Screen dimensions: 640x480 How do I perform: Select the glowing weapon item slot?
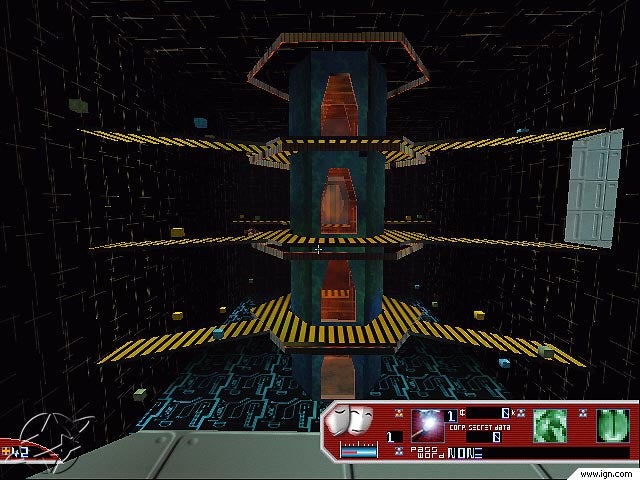428,424
